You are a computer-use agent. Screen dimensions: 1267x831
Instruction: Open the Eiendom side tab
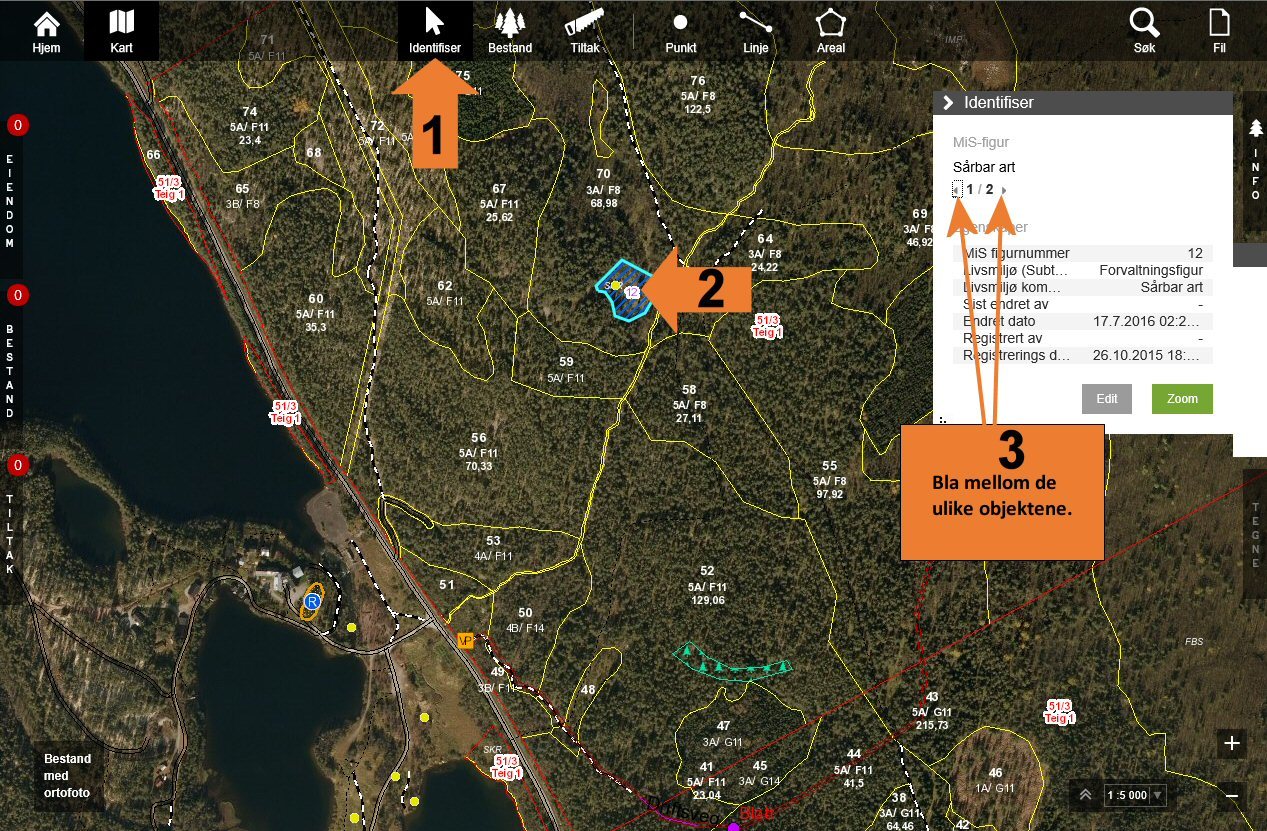tap(11, 200)
